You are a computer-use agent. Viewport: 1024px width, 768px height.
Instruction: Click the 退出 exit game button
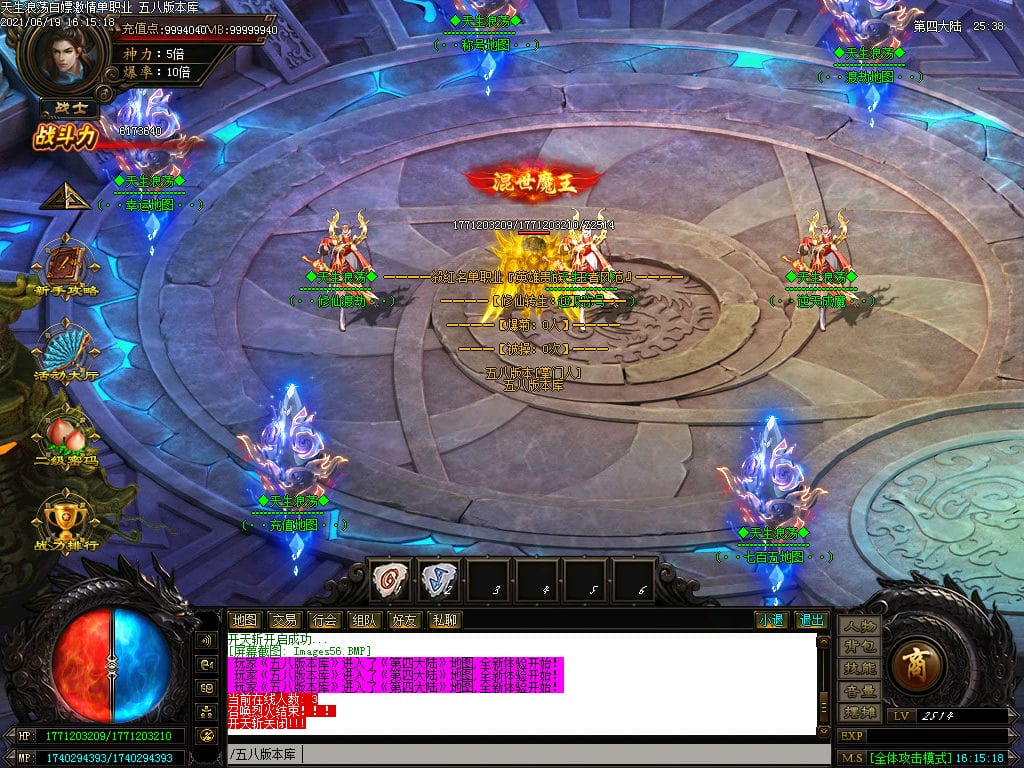pos(811,620)
